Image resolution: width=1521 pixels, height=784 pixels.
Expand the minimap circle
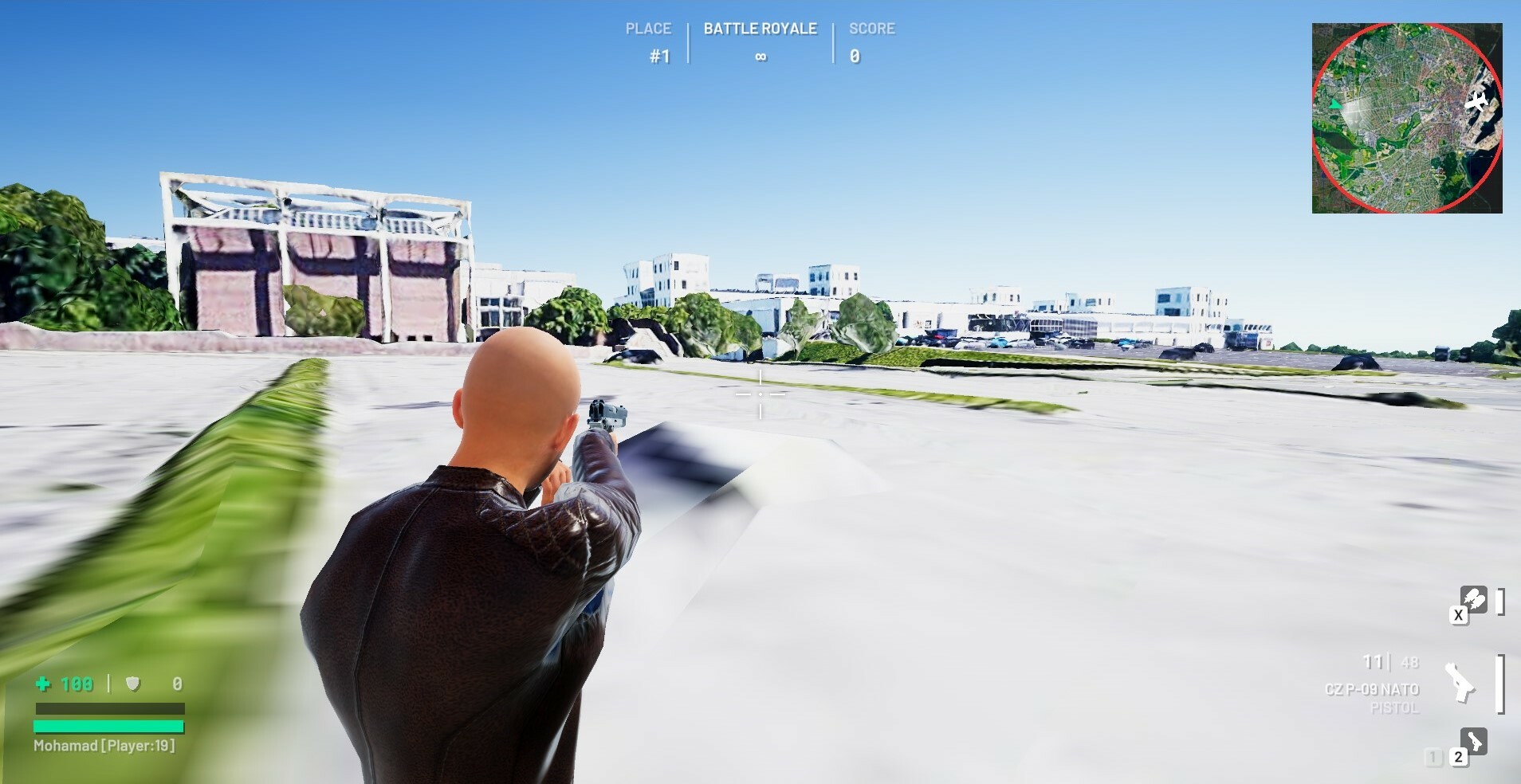pyautogui.click(x=1409, y=116)
